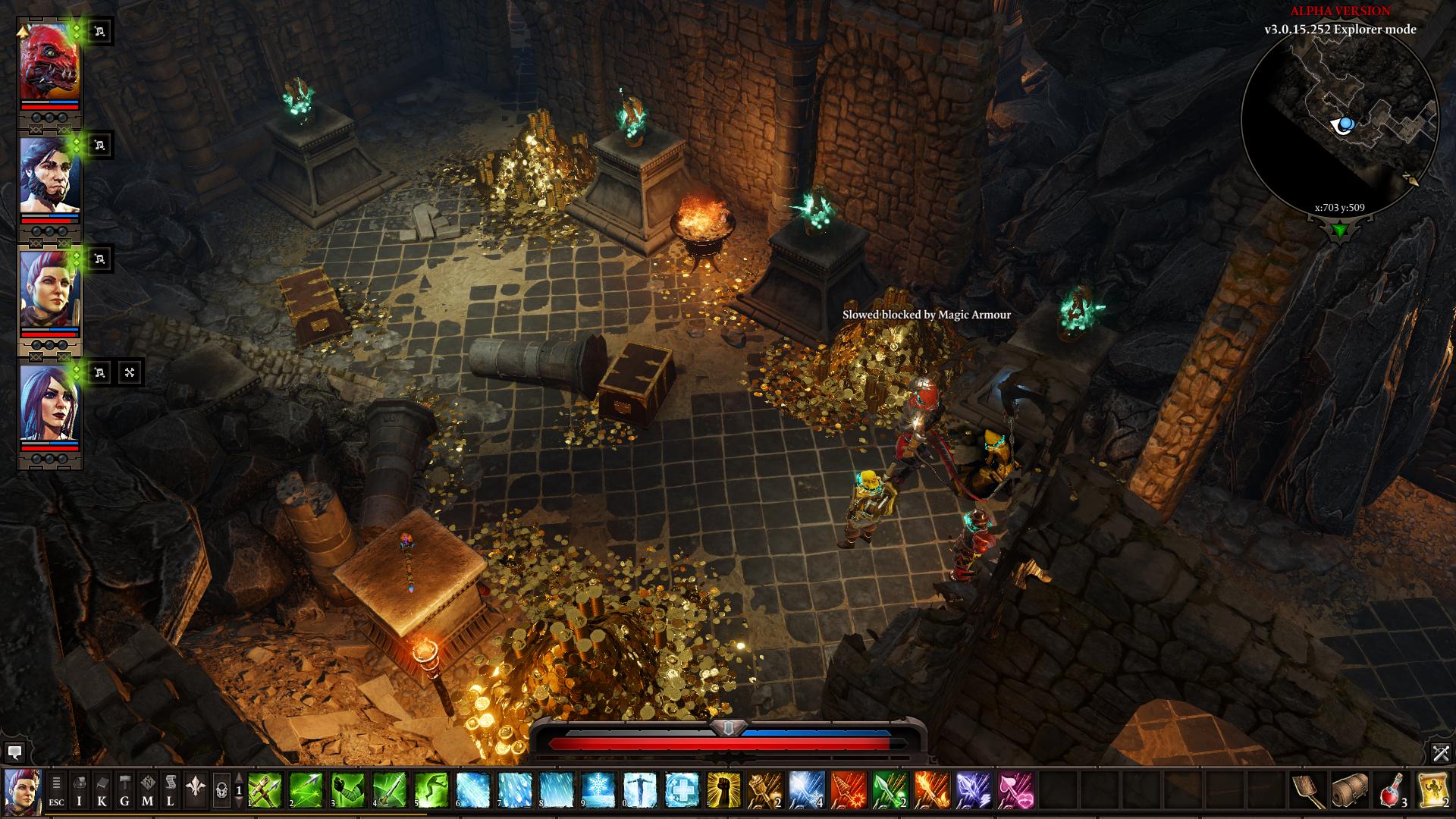Select the purple-haired woman party portrait
The width and height of the screenshot is (1456, 819).
point(49,402)
